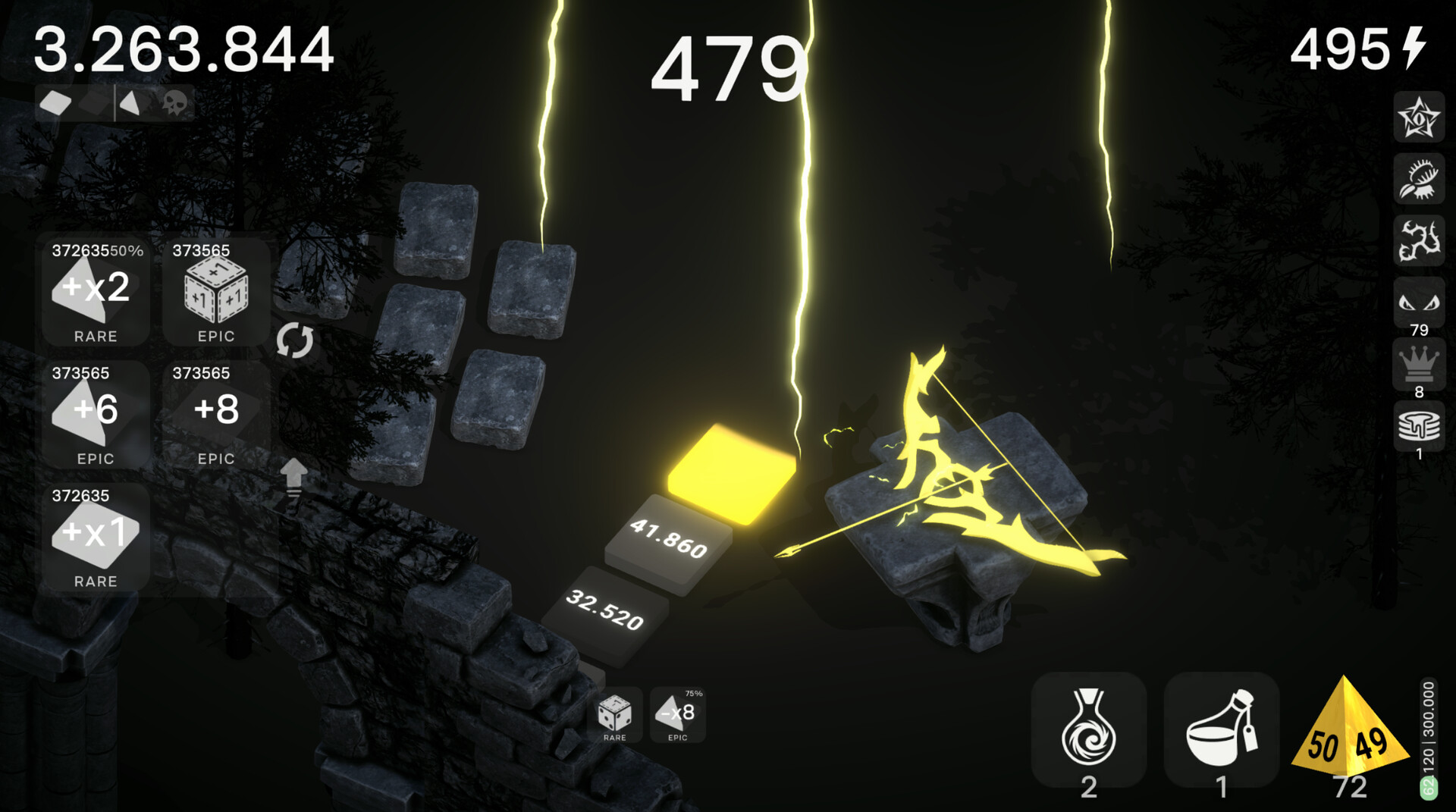Toggle the white tile shape filter
This screenshot has height=812, width=1456.
coord(57,103)
